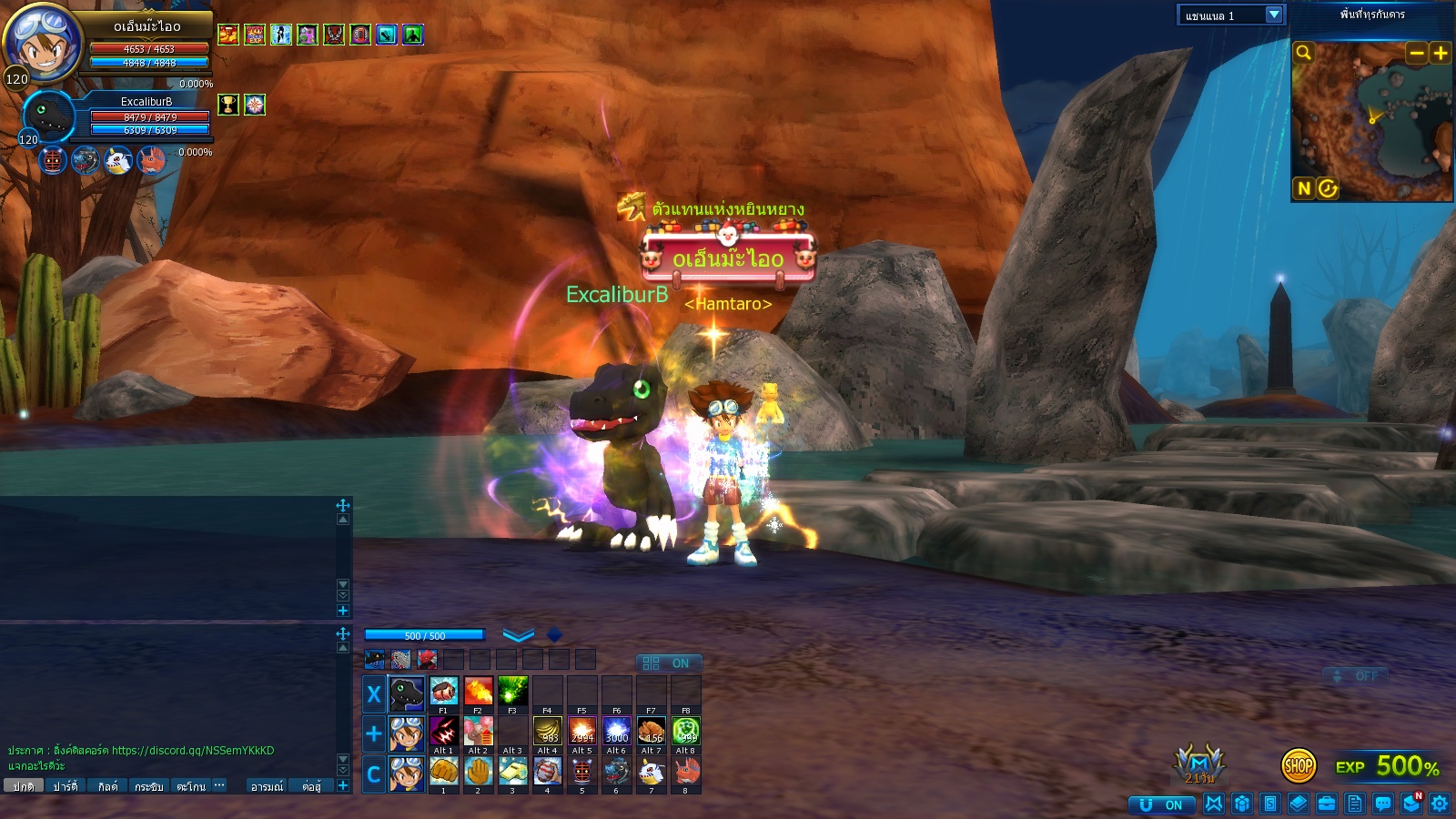
Task: Use the banana item in Alt 4 slot
Action: click(x=547, y=732)
